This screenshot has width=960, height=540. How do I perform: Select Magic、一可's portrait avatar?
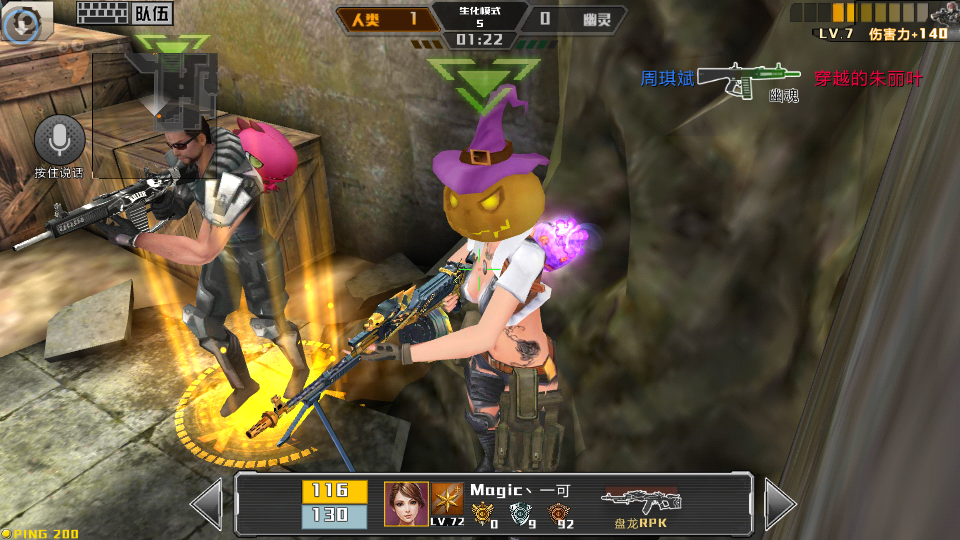pos(406,504)
